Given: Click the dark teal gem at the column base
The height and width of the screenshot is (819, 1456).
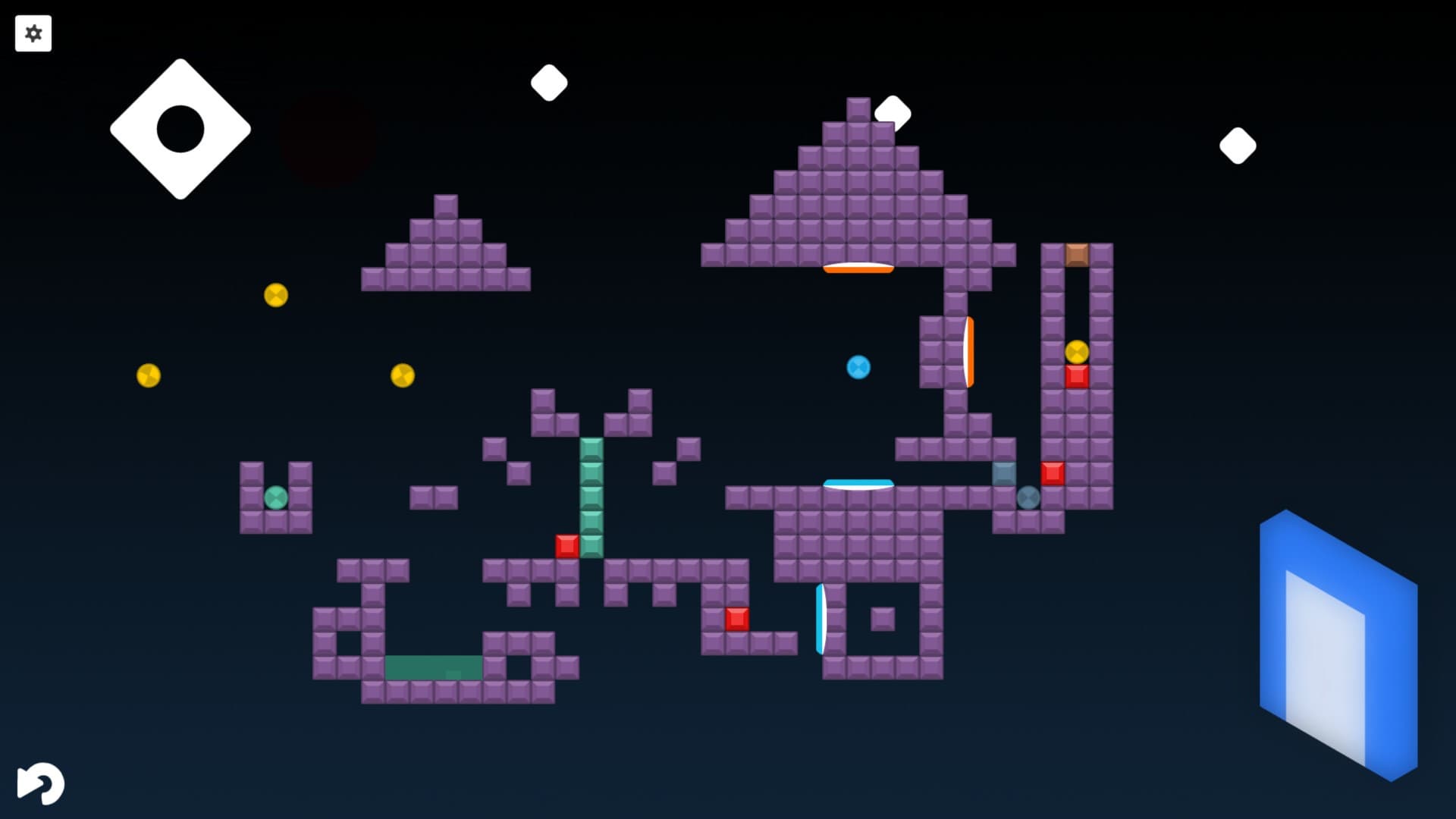Looking at the screenshot, I should tap(1028, 497).
